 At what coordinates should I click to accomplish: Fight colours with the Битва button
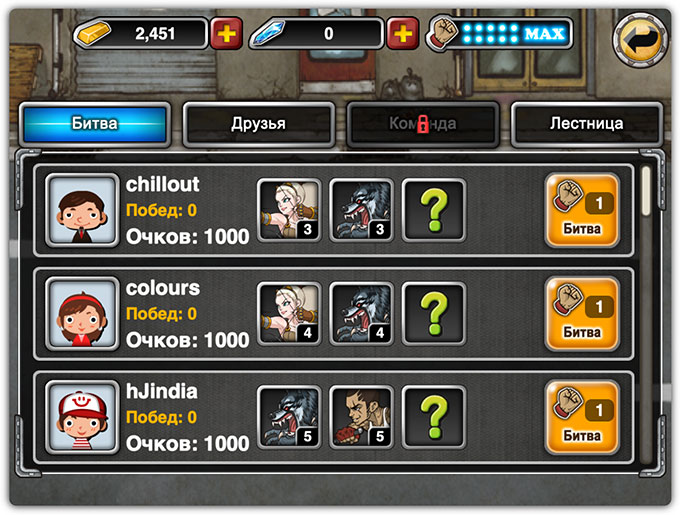click(x=582, y=313)
